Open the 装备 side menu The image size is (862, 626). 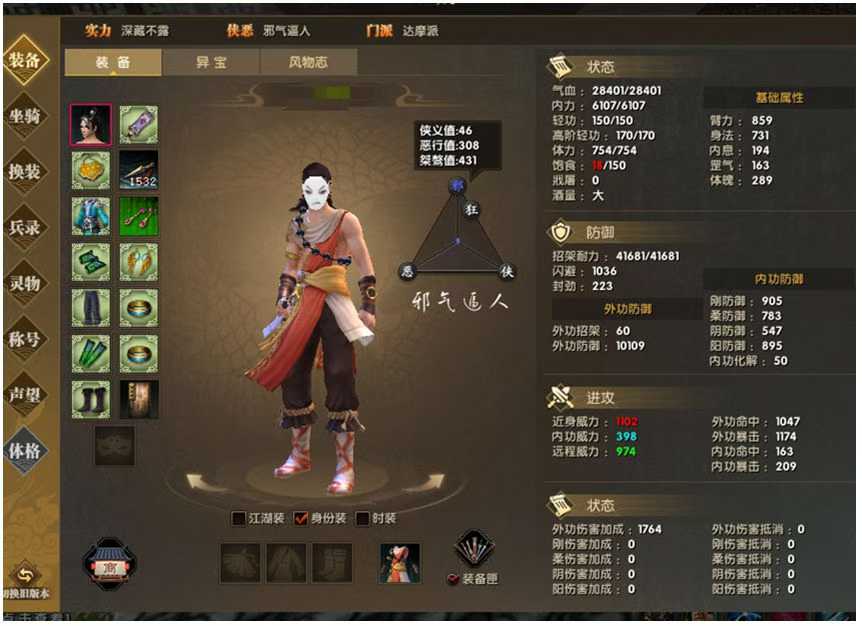click(x=25, y=60)
